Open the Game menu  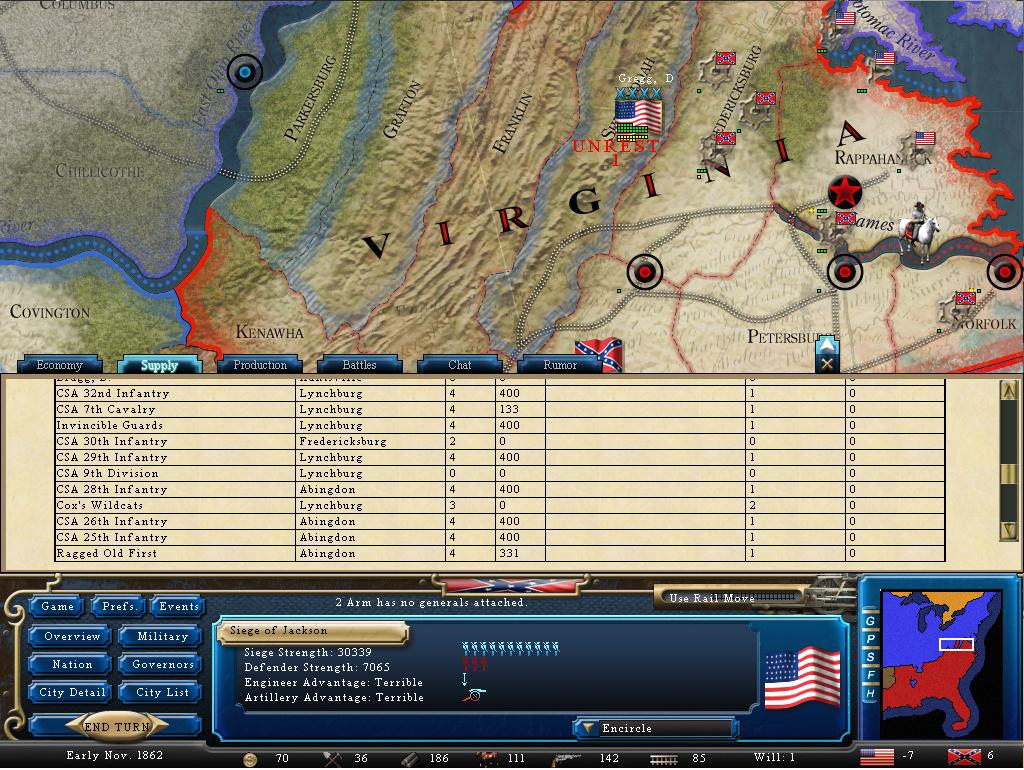(x=57, y=606)
